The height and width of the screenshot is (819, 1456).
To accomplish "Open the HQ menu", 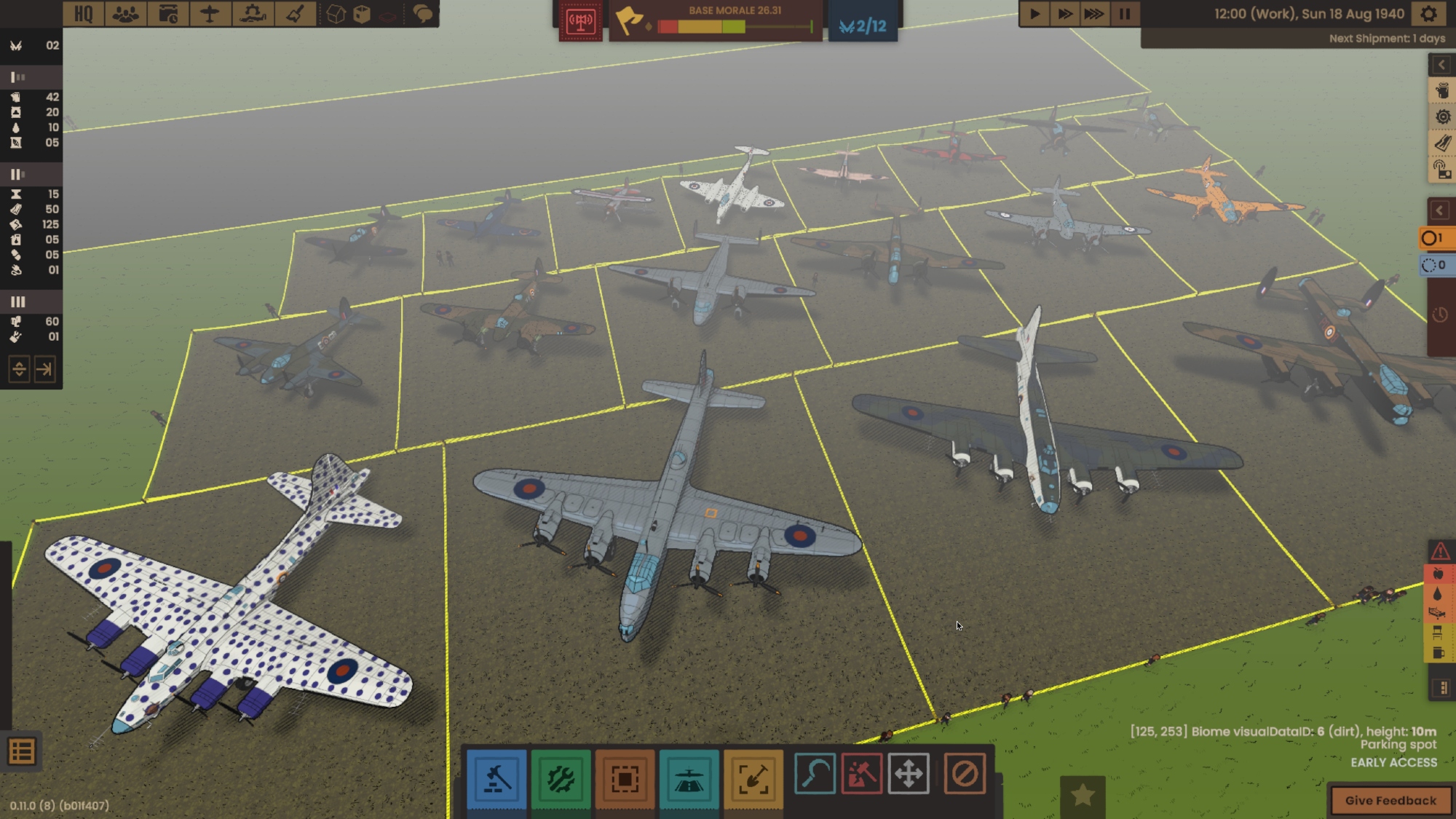I will tap(84, 14).
